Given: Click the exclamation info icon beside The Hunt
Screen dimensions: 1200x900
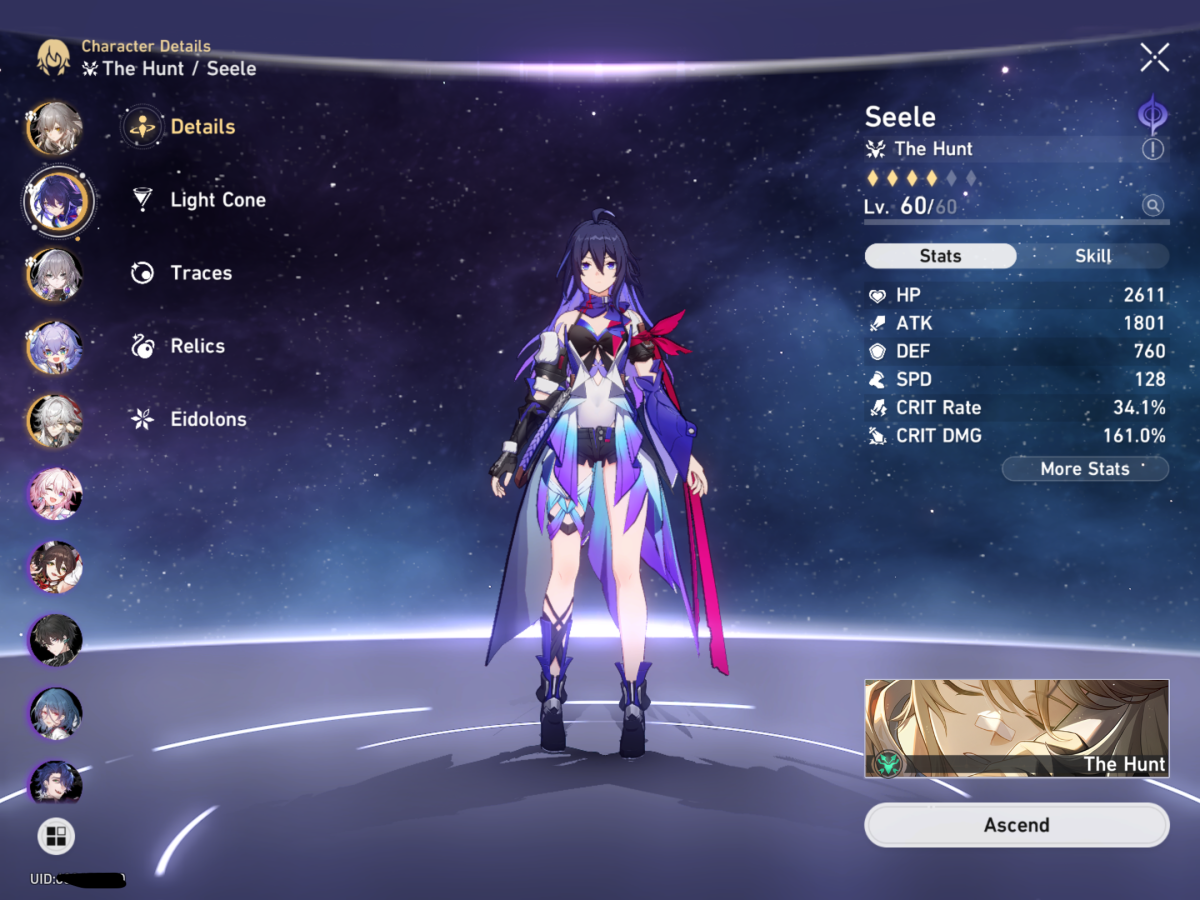Looking at the screenshot, I should tap(1153, 149).
